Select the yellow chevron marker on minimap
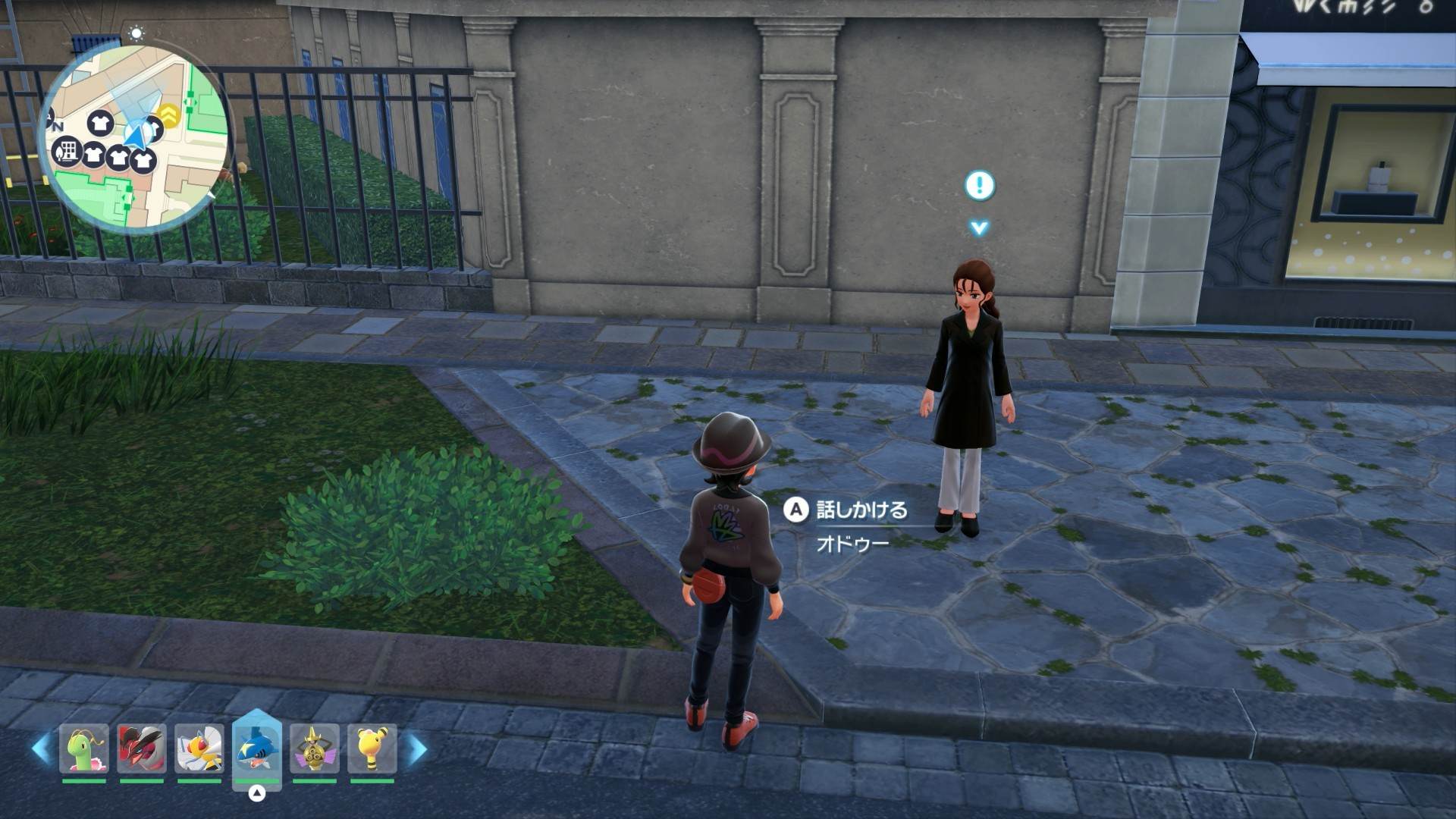Viewport: 1456px width, 819px height. coord(169,114)
